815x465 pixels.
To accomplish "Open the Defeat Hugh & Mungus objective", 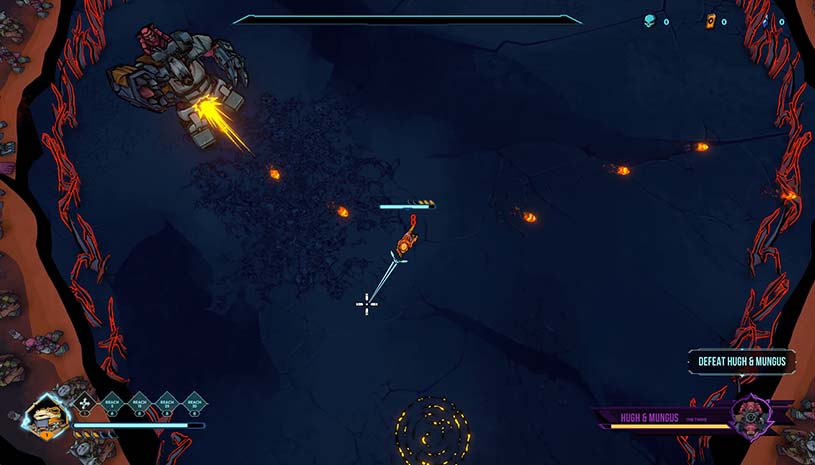I will [x=742, y=361].
